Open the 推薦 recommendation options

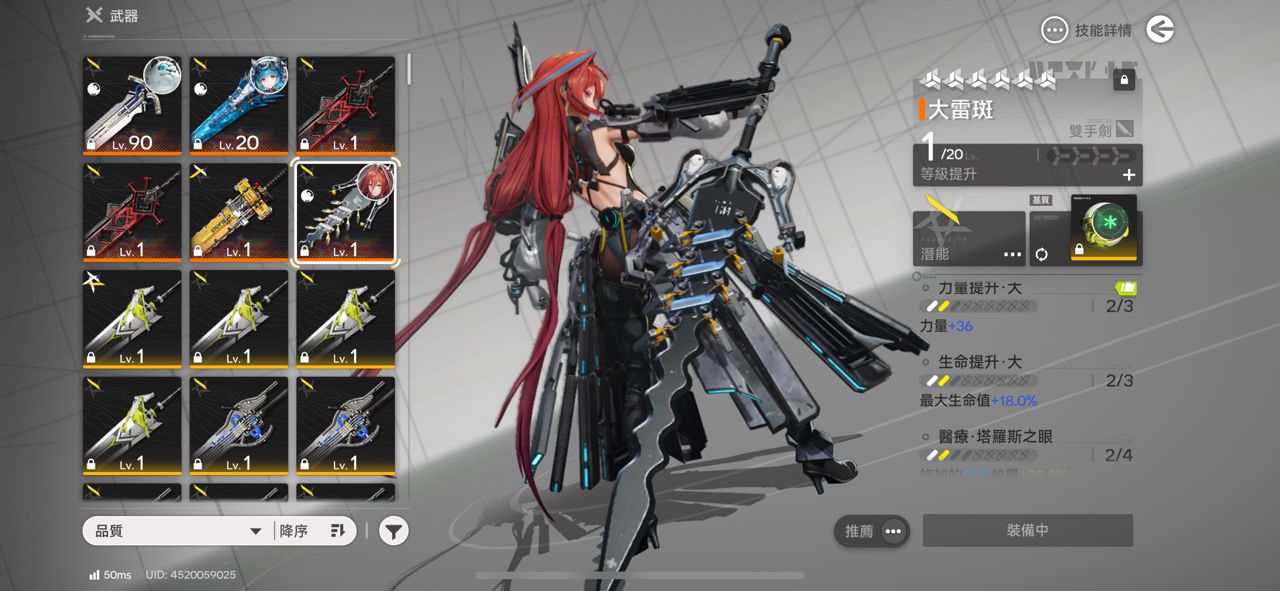coord(872,531)
